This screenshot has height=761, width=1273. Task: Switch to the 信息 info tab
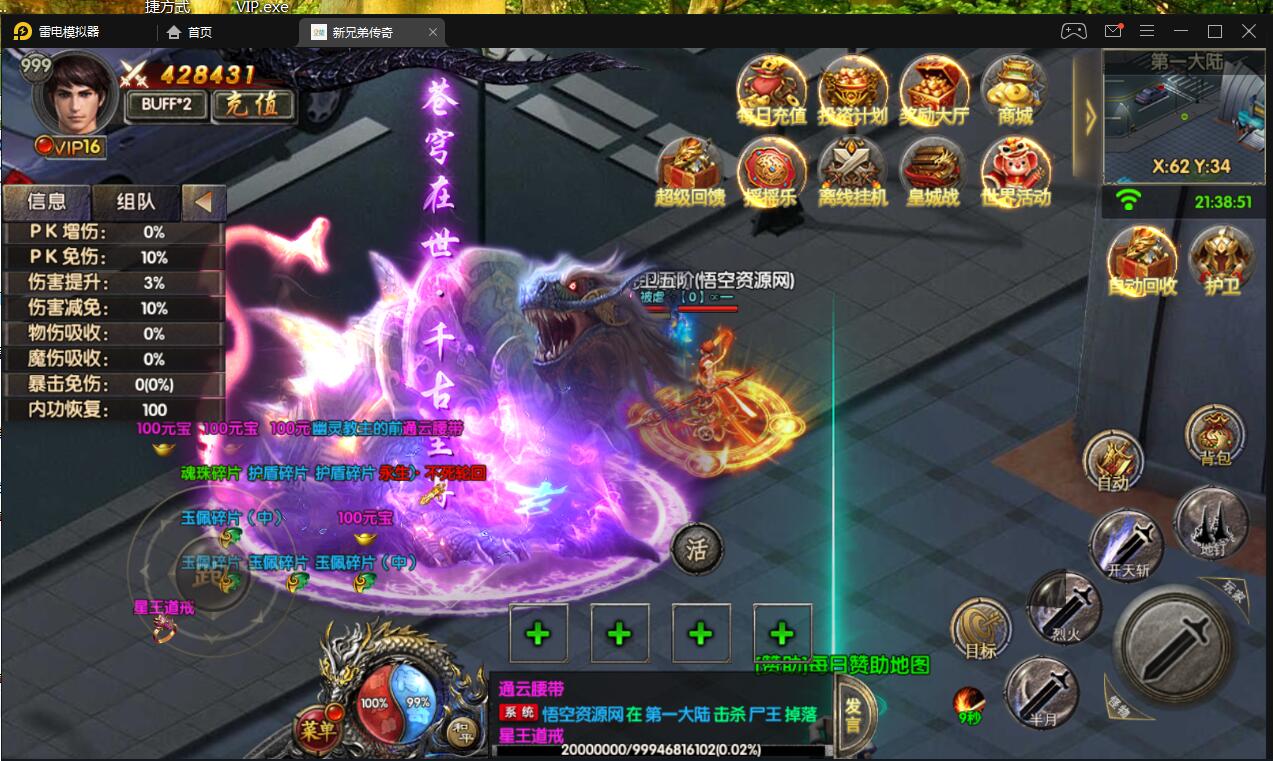pos(47,202)
